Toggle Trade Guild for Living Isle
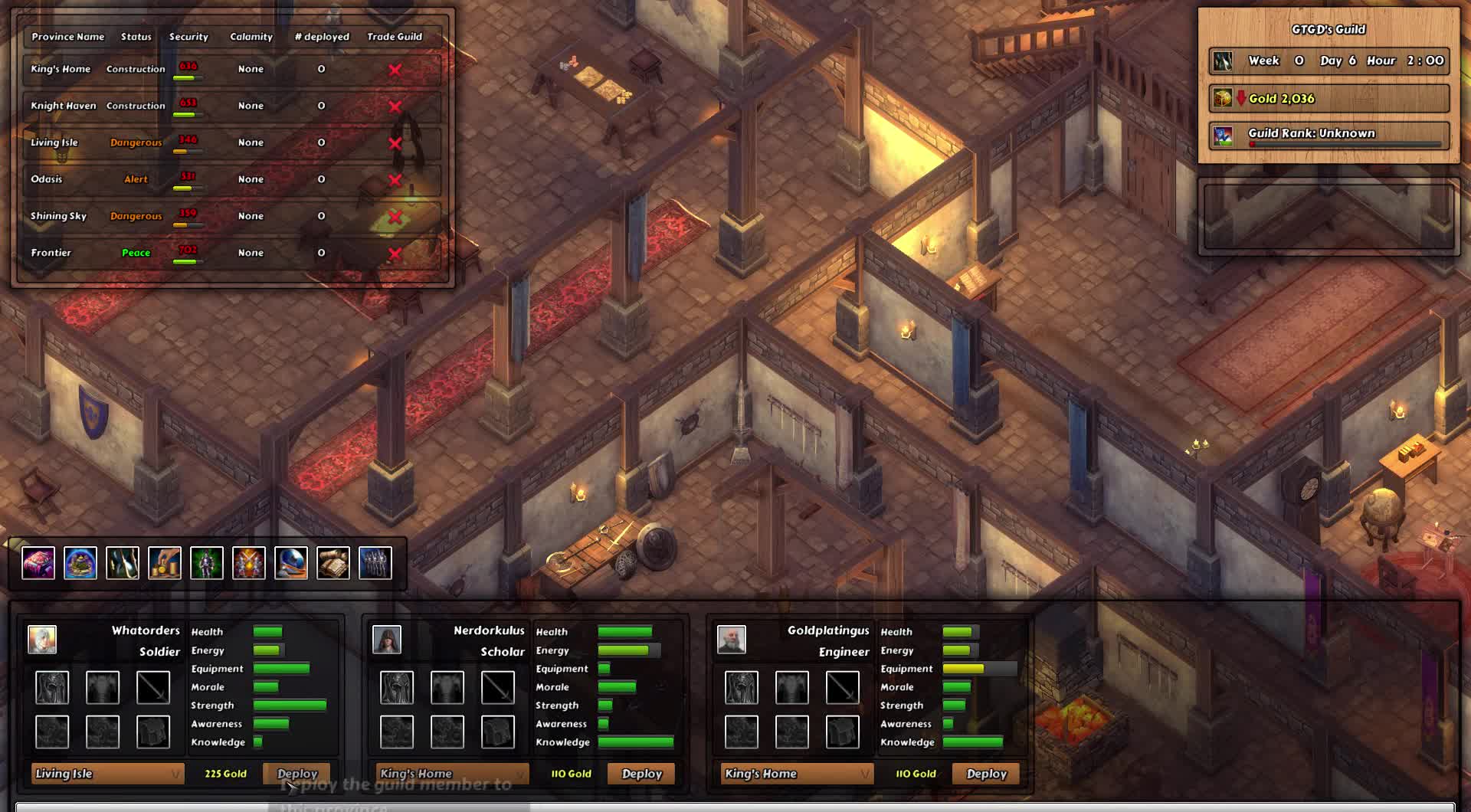 [395, 143]
